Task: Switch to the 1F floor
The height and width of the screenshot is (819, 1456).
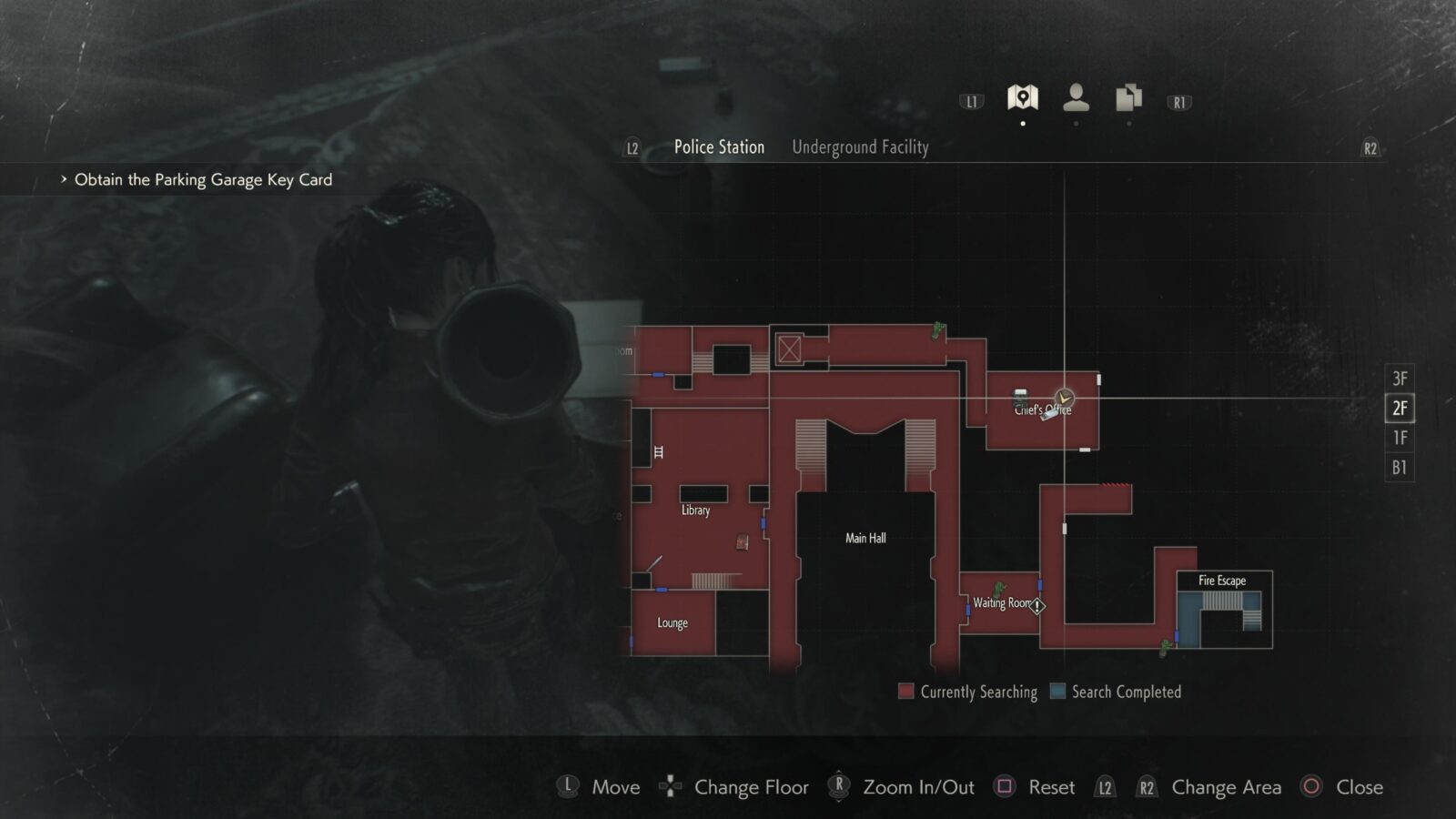Action: pos(1400,438)
